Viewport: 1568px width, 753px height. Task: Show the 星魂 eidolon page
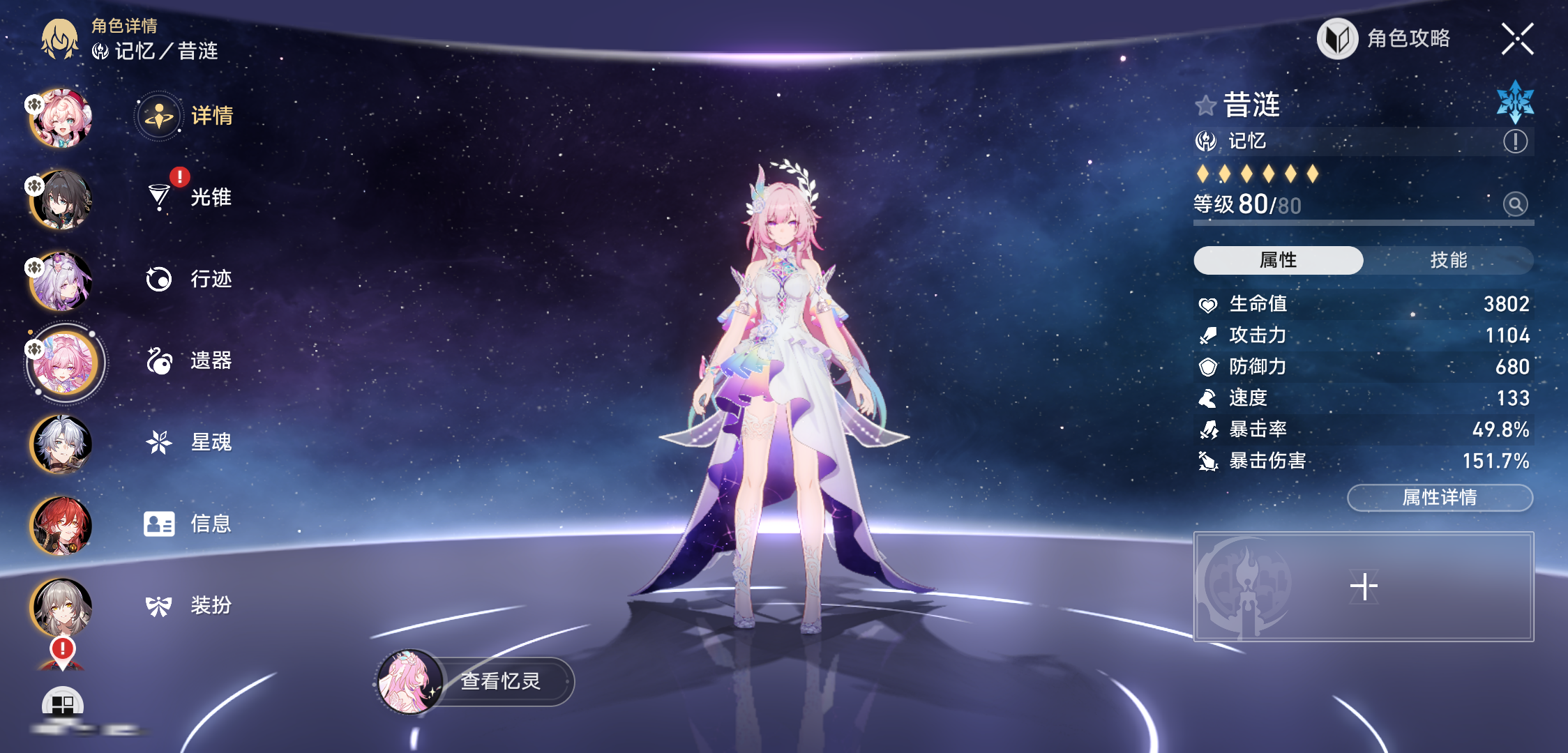point(190,442)
